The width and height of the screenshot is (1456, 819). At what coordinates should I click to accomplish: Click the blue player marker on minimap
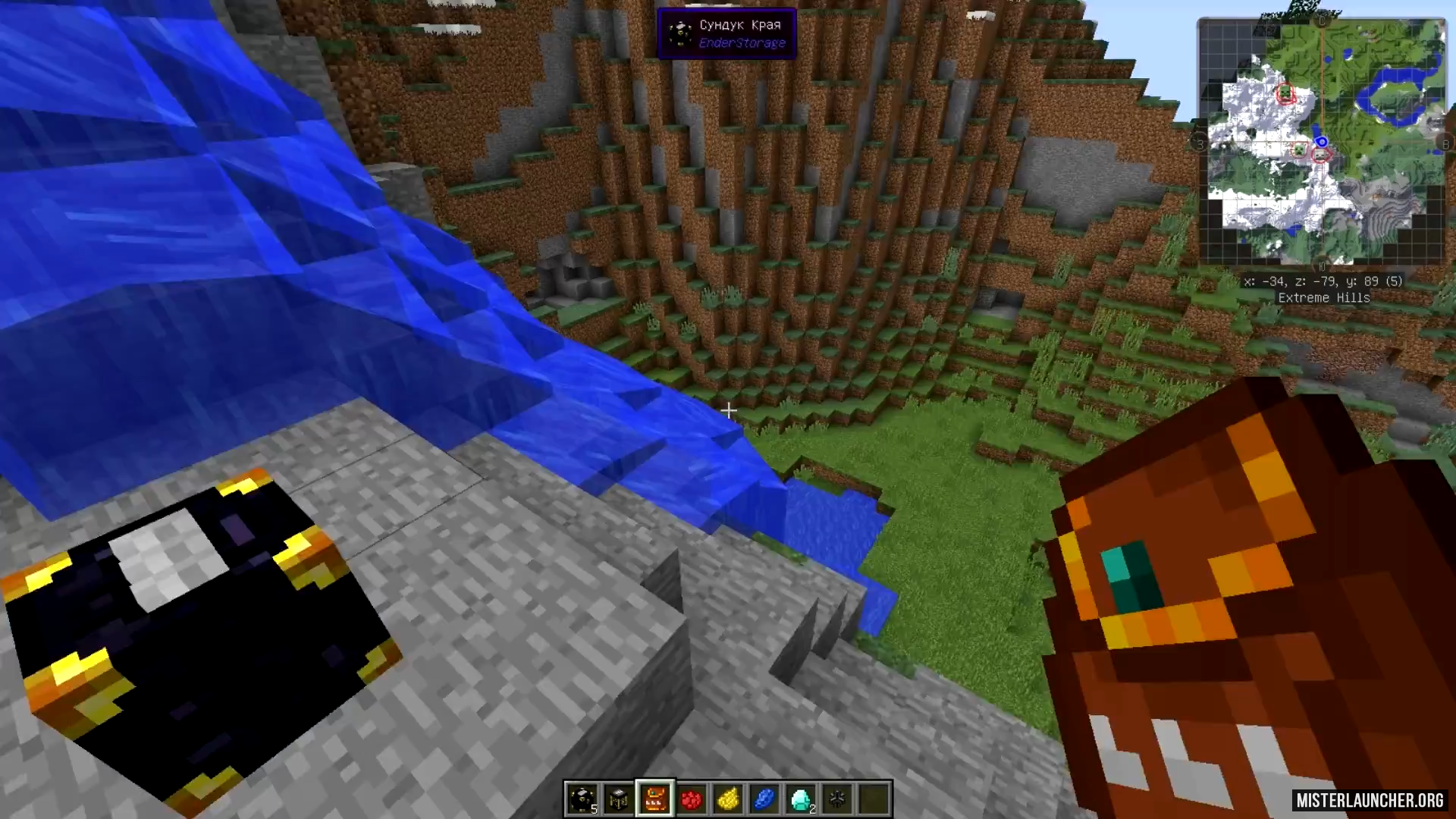coord(1322,142)
